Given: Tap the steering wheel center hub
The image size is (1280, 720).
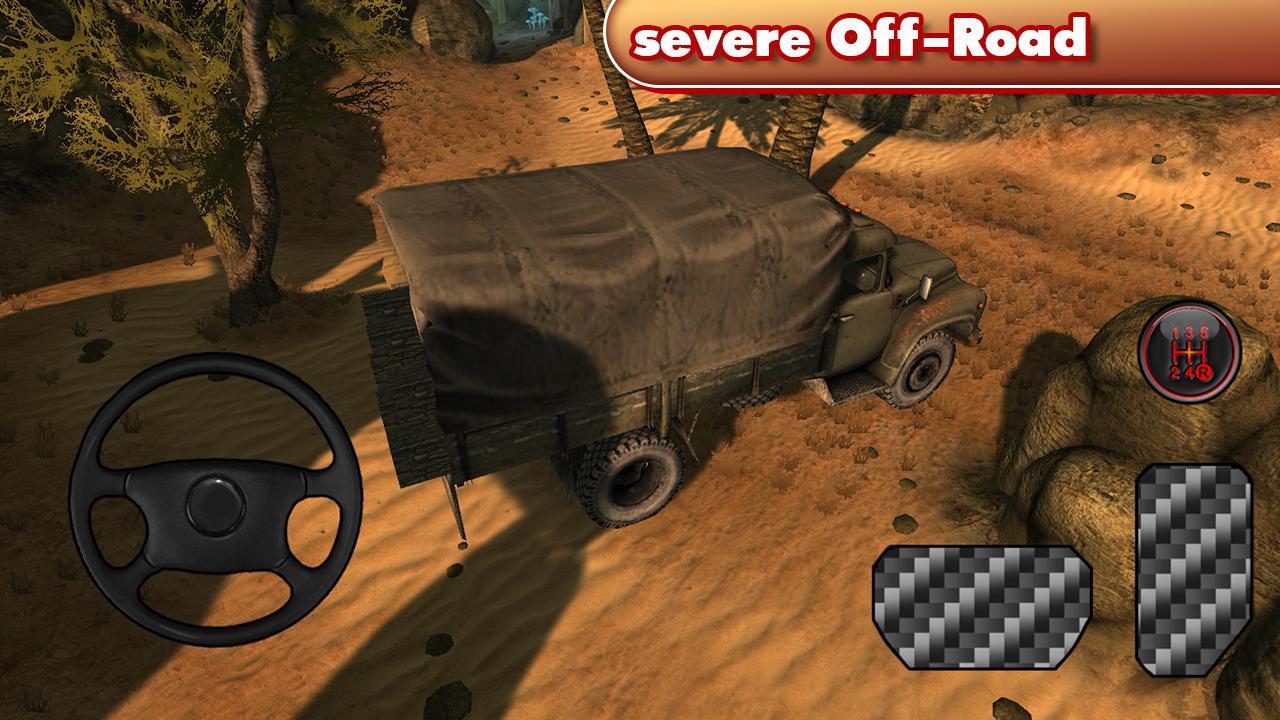Looking at the screenshot, I should tap(215, 505).
